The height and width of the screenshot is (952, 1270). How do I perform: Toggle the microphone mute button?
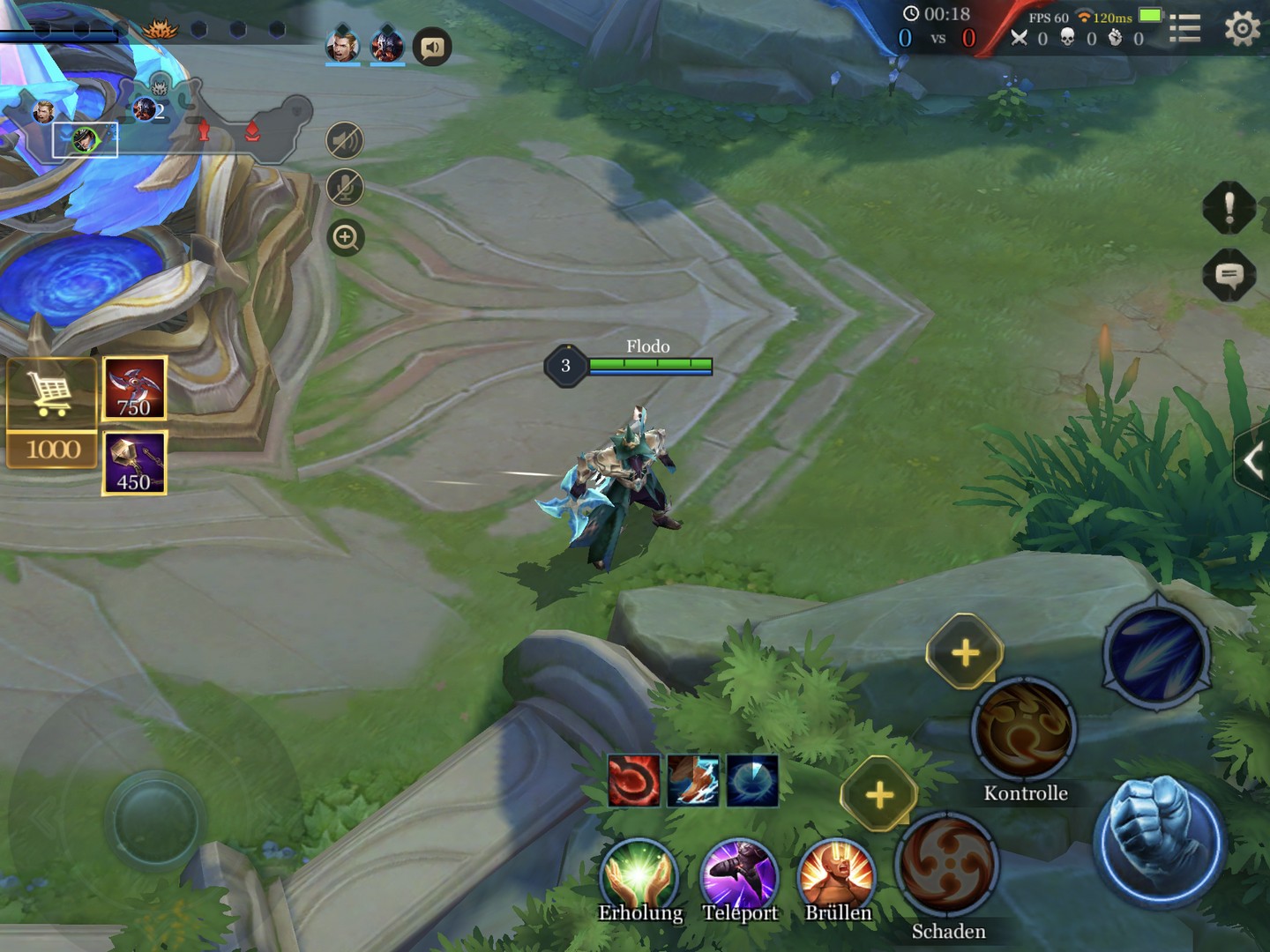click(x=345, y=188)
